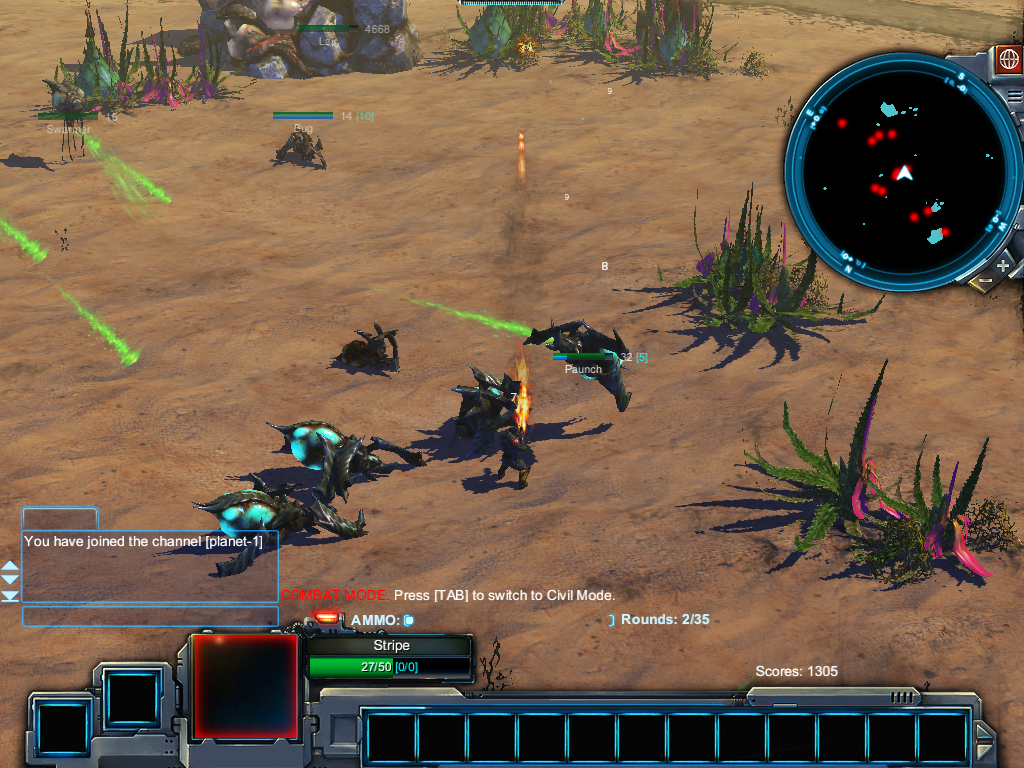Image resolution: width=1024 pixels, height=768 pixels.
Task: Zoom out the minimap with minus button
Action: click(x=985, y=281)
